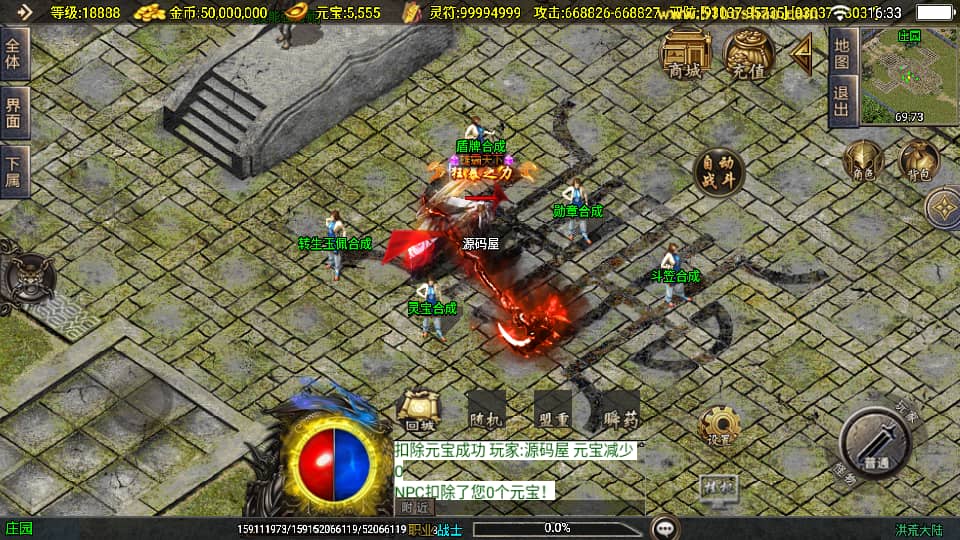Open the 背包 backpack
Image resolution: width=960 pixels, height=540 pixels.
coord(918,161)
